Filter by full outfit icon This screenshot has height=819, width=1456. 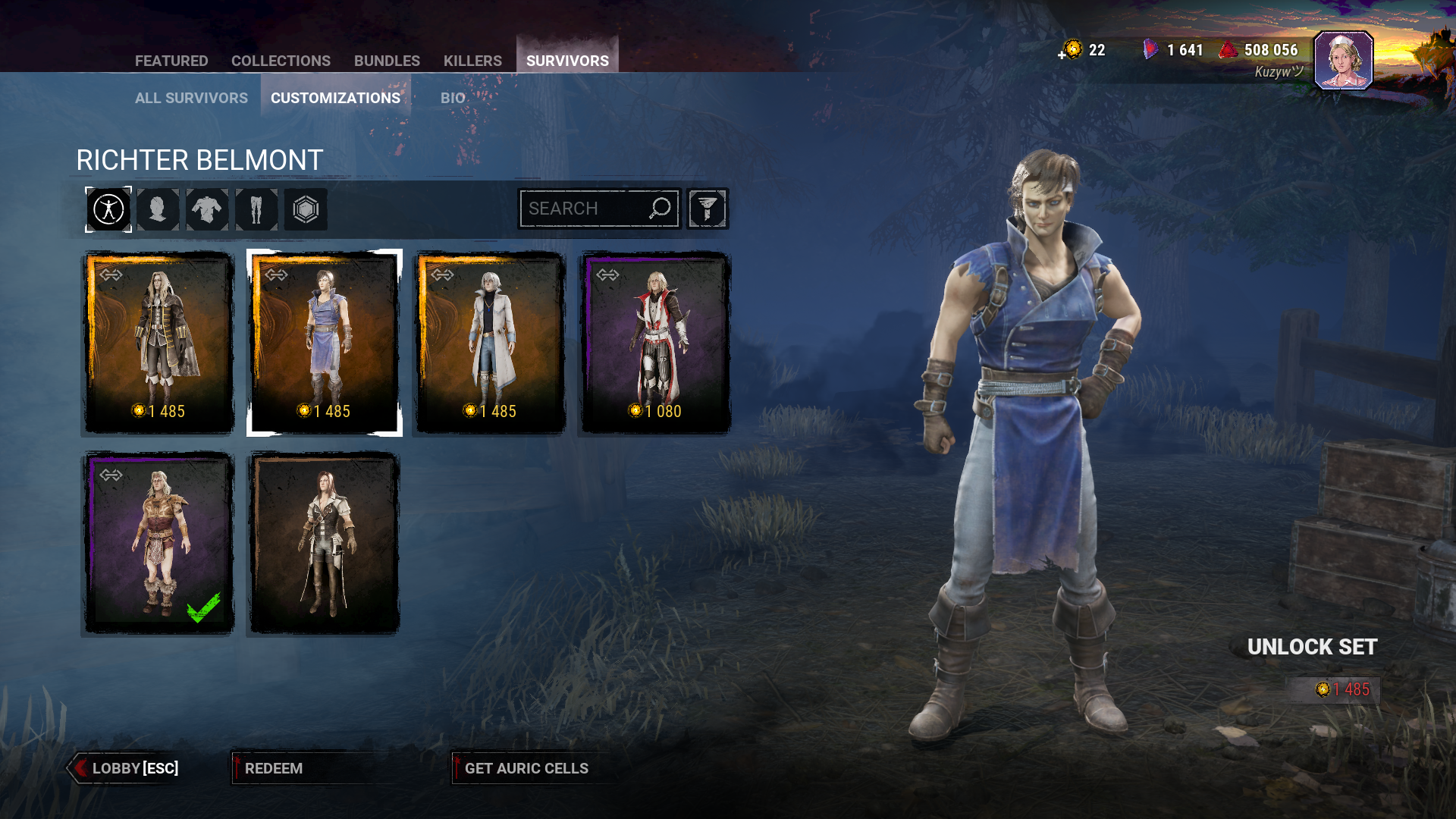108,209
